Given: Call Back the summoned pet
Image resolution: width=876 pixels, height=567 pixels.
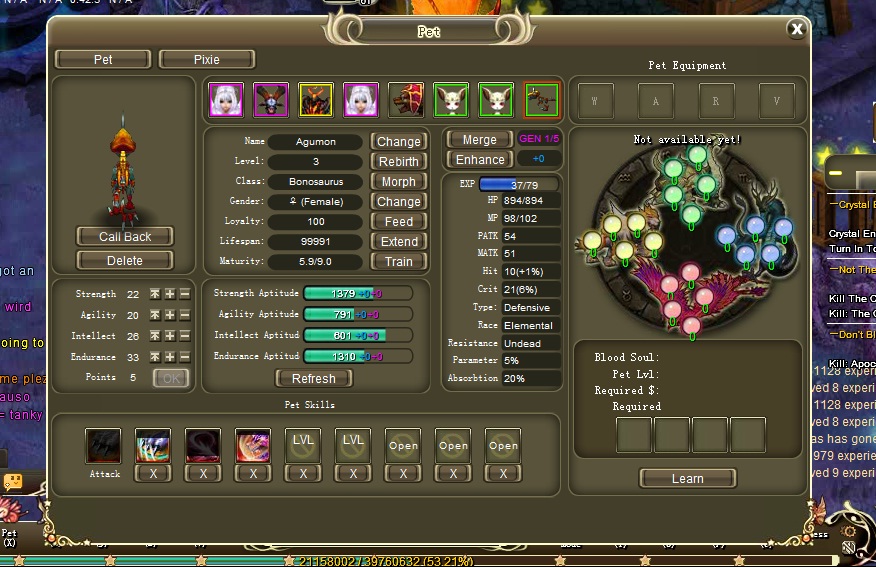Looking at the screenshot, I should (124, 237).
